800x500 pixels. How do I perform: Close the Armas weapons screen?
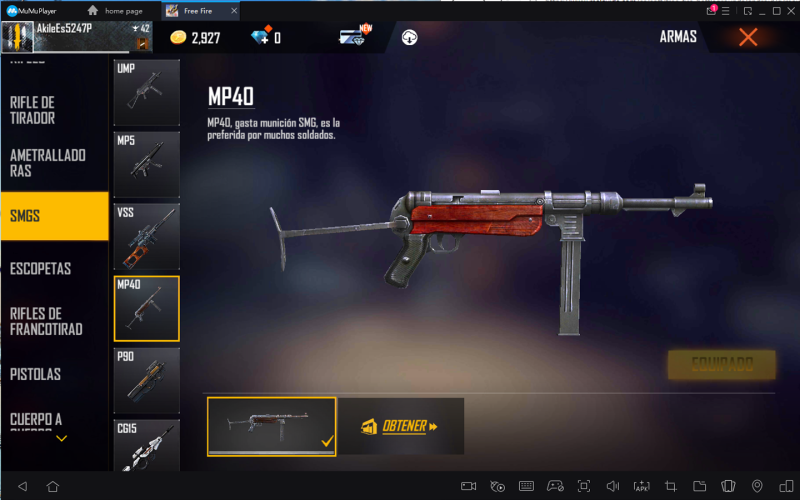[x=747, y=38]
